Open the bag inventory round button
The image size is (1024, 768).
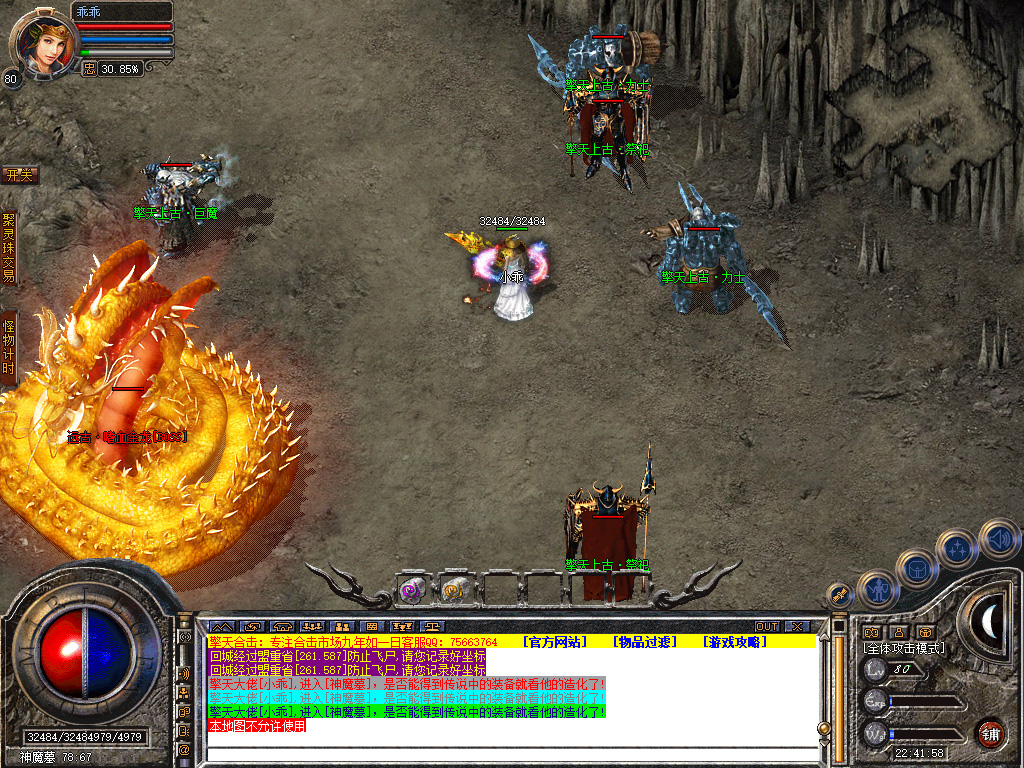pos(916,567)
